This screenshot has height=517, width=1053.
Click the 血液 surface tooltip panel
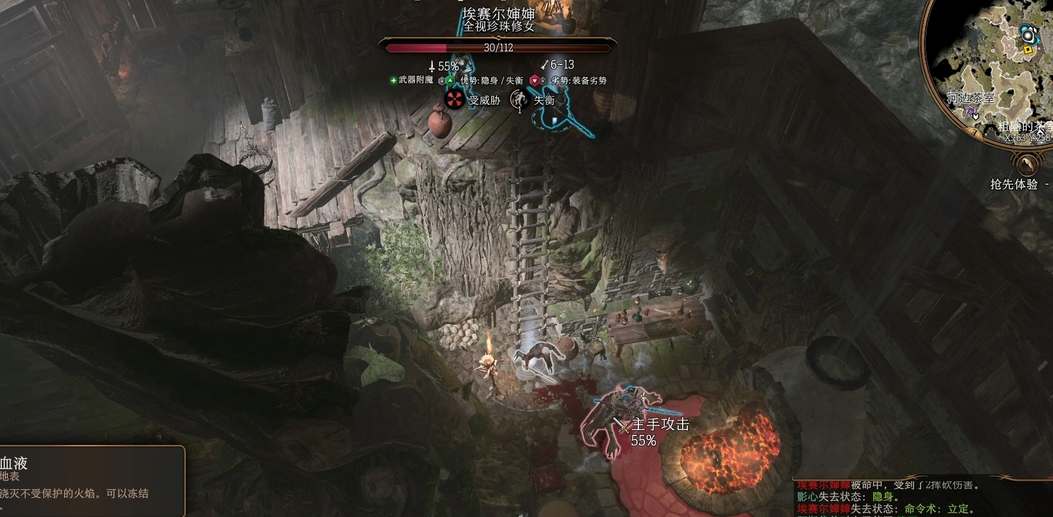[90, 480]
